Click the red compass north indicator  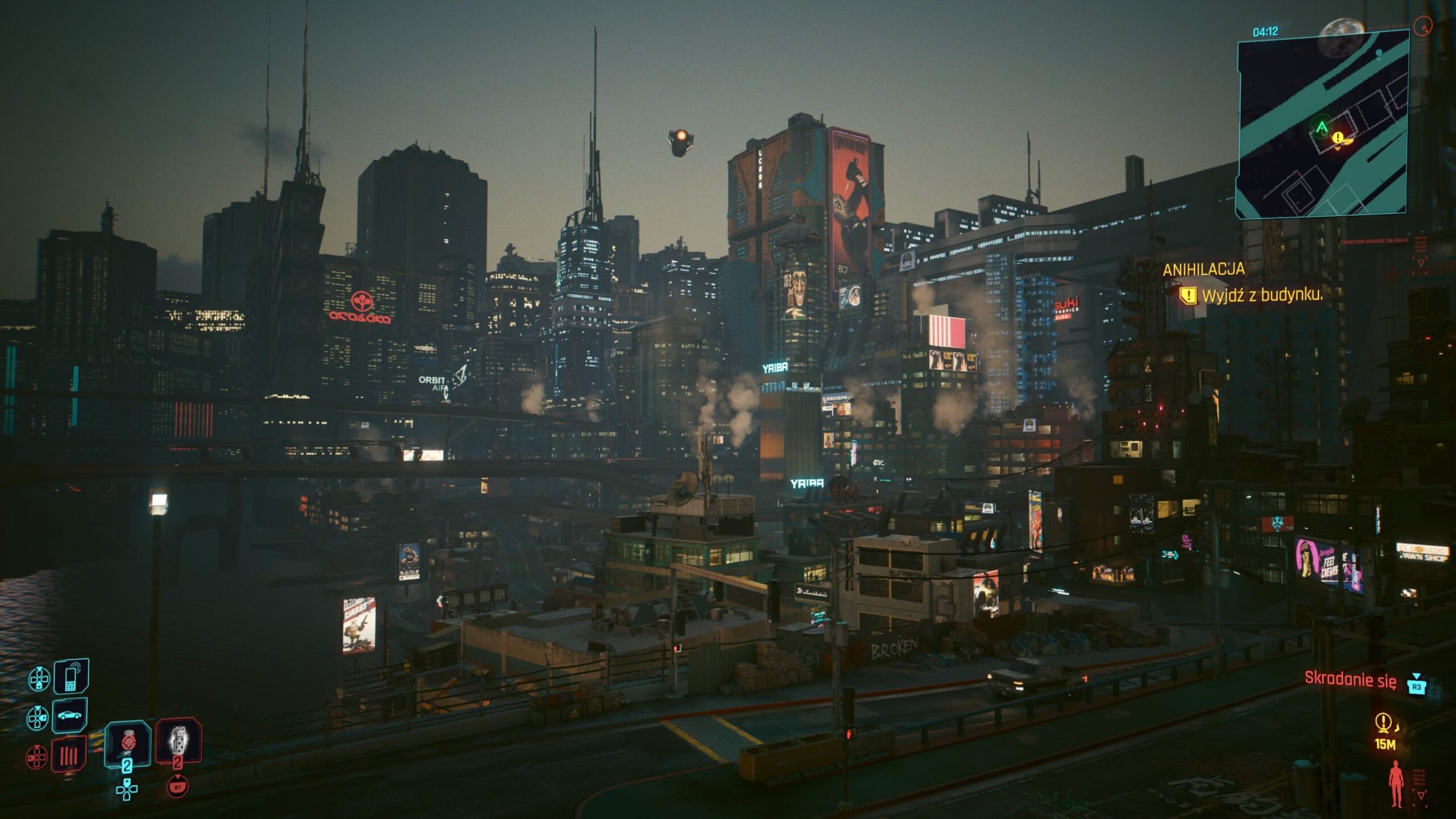coord(1424,26)
